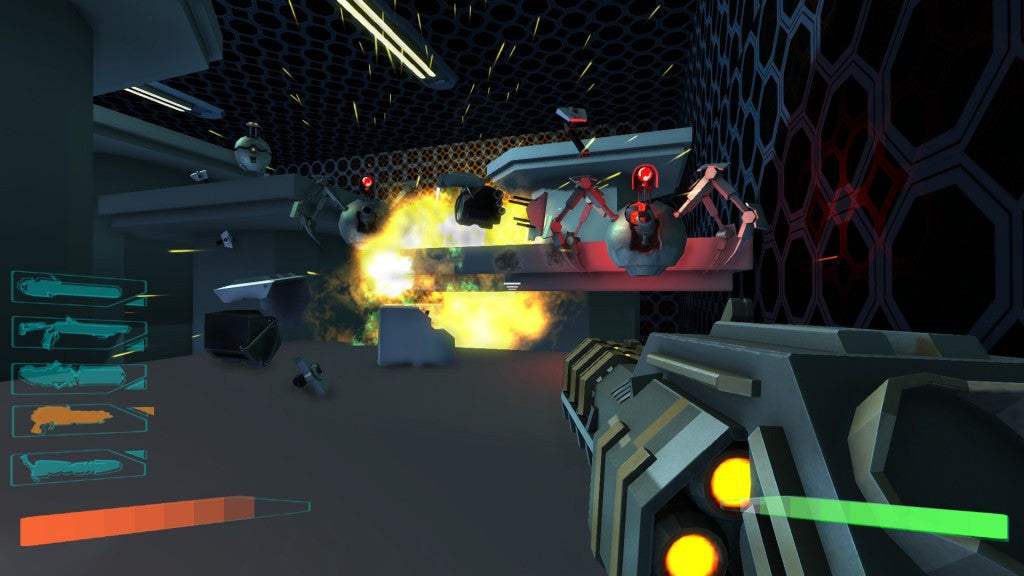
Task: Select the chainsaw-shaped weapon slot
Action: [78, 289]
